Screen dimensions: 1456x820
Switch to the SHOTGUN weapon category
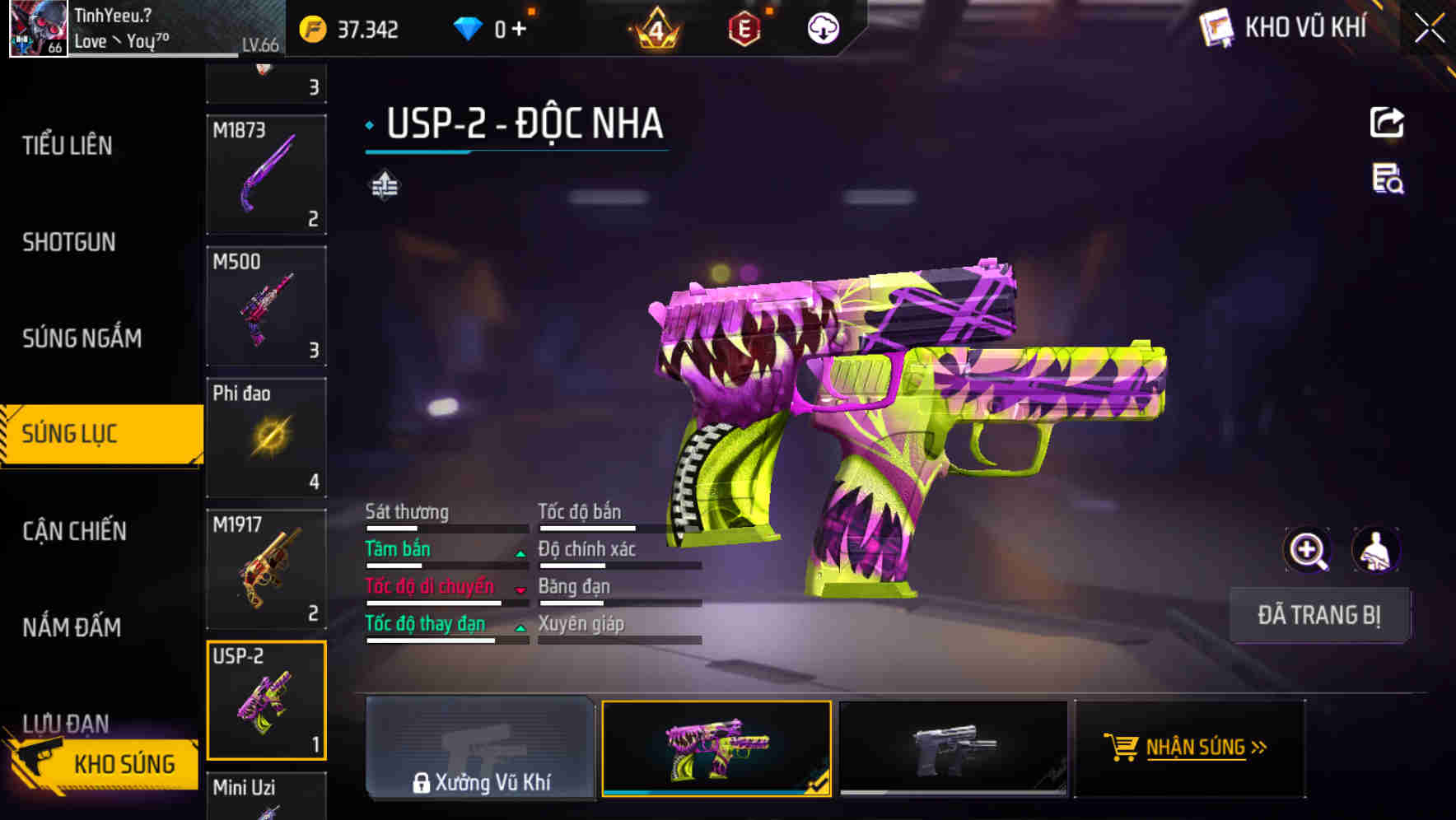(70, 242)
